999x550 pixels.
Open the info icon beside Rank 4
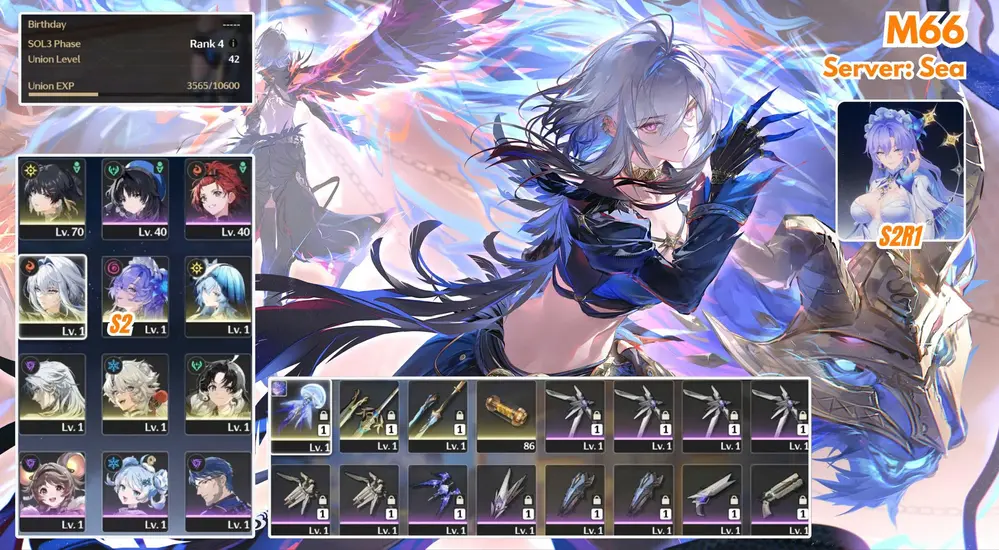[x=233, y=44]
